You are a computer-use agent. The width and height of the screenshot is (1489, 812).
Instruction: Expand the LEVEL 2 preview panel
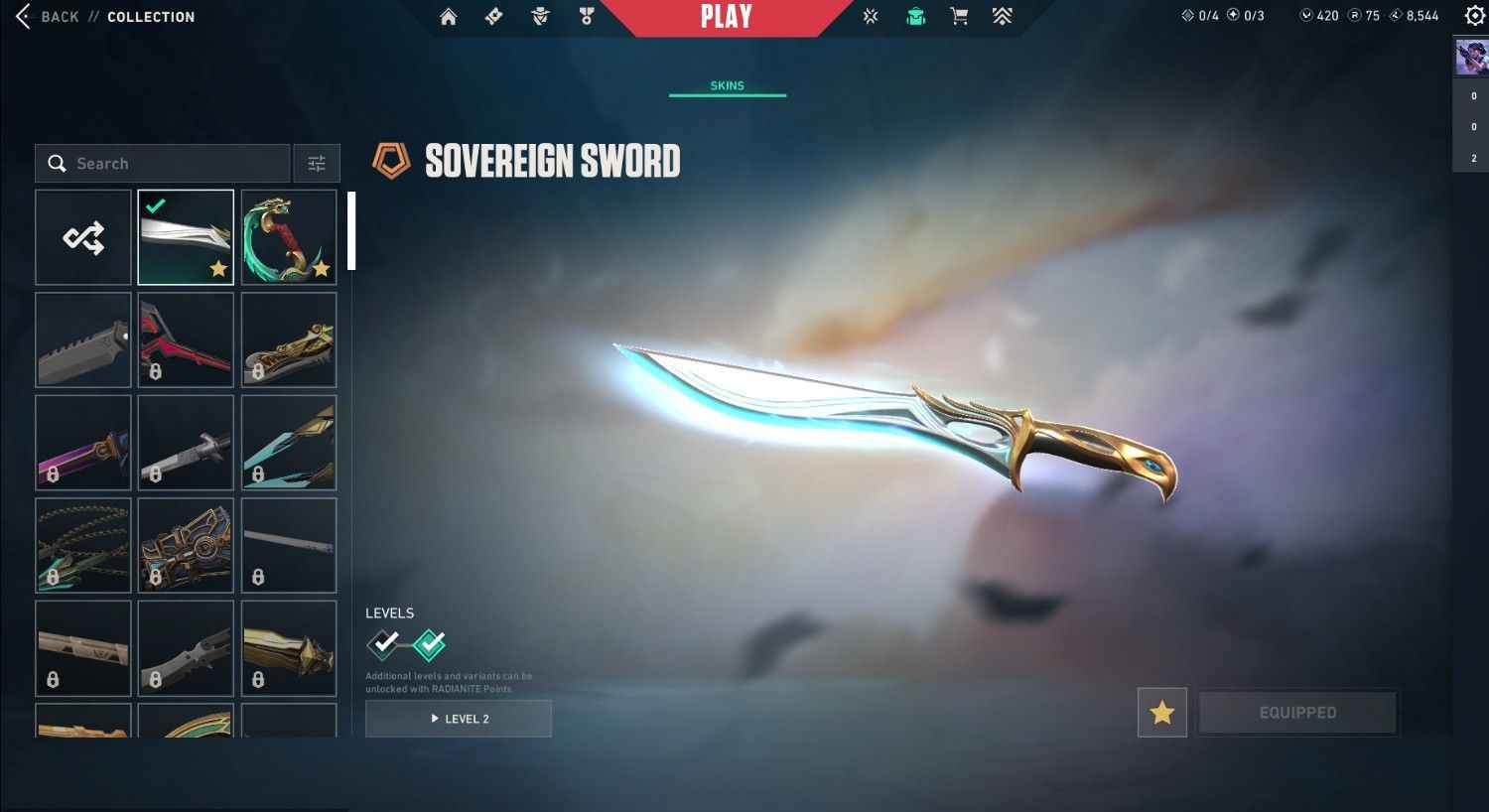459,718
